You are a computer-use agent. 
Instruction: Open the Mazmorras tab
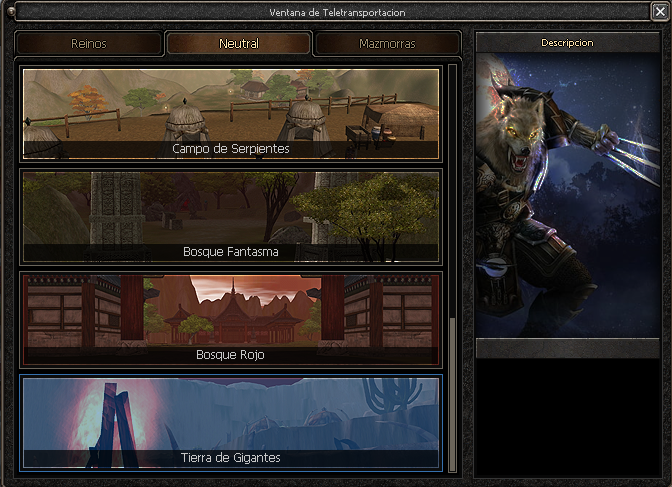387,44
